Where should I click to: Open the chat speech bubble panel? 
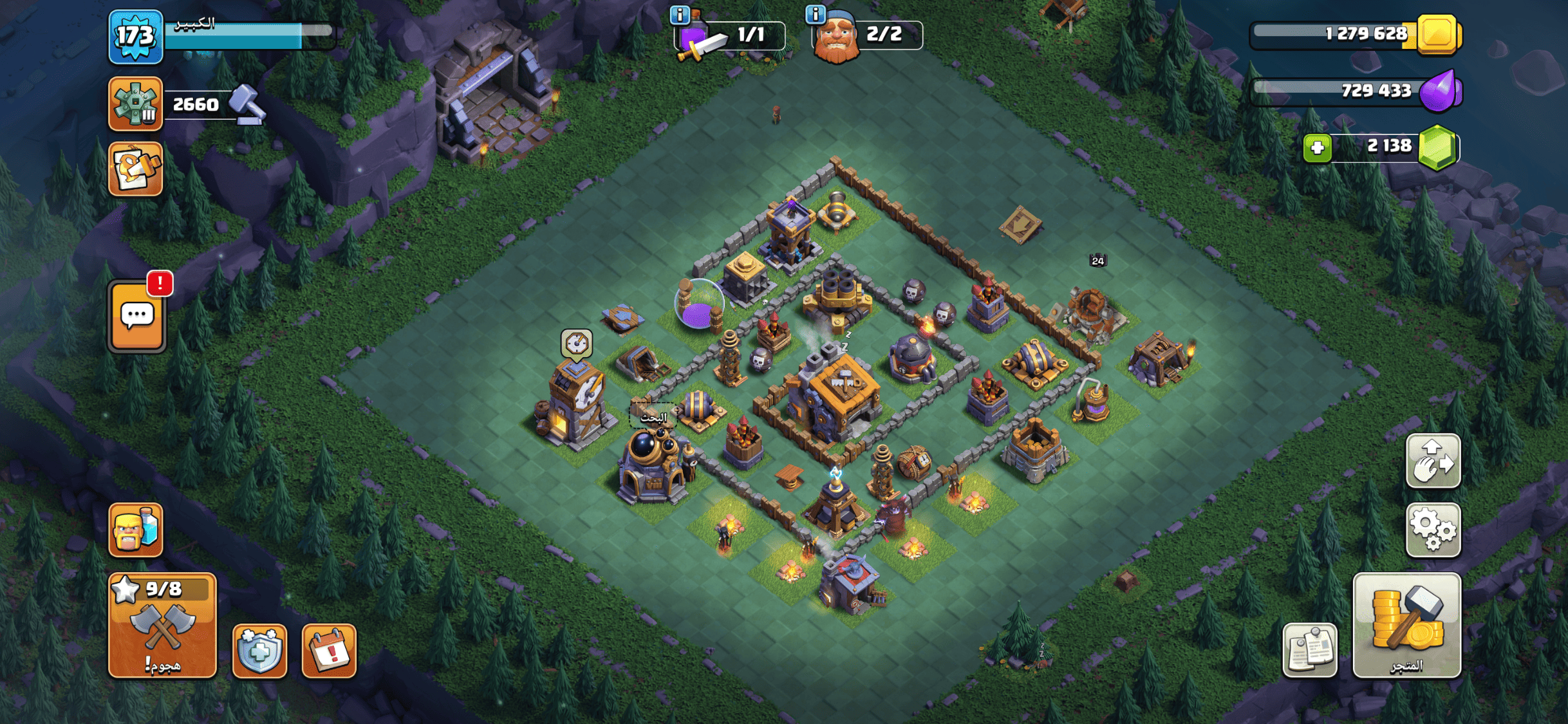[x=136, y=316]
